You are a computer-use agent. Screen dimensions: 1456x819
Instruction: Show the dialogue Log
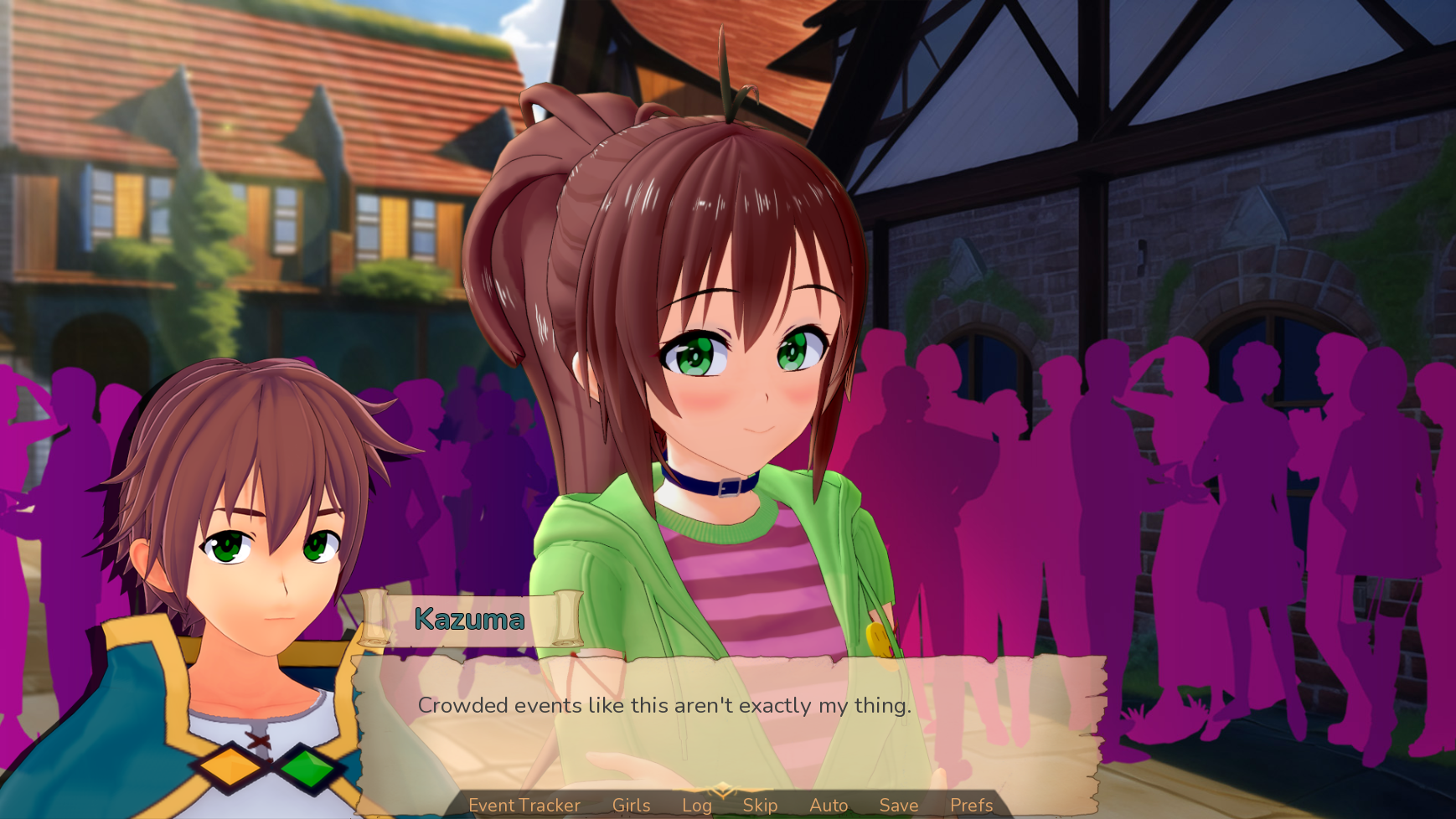click(x=696, y=805)
